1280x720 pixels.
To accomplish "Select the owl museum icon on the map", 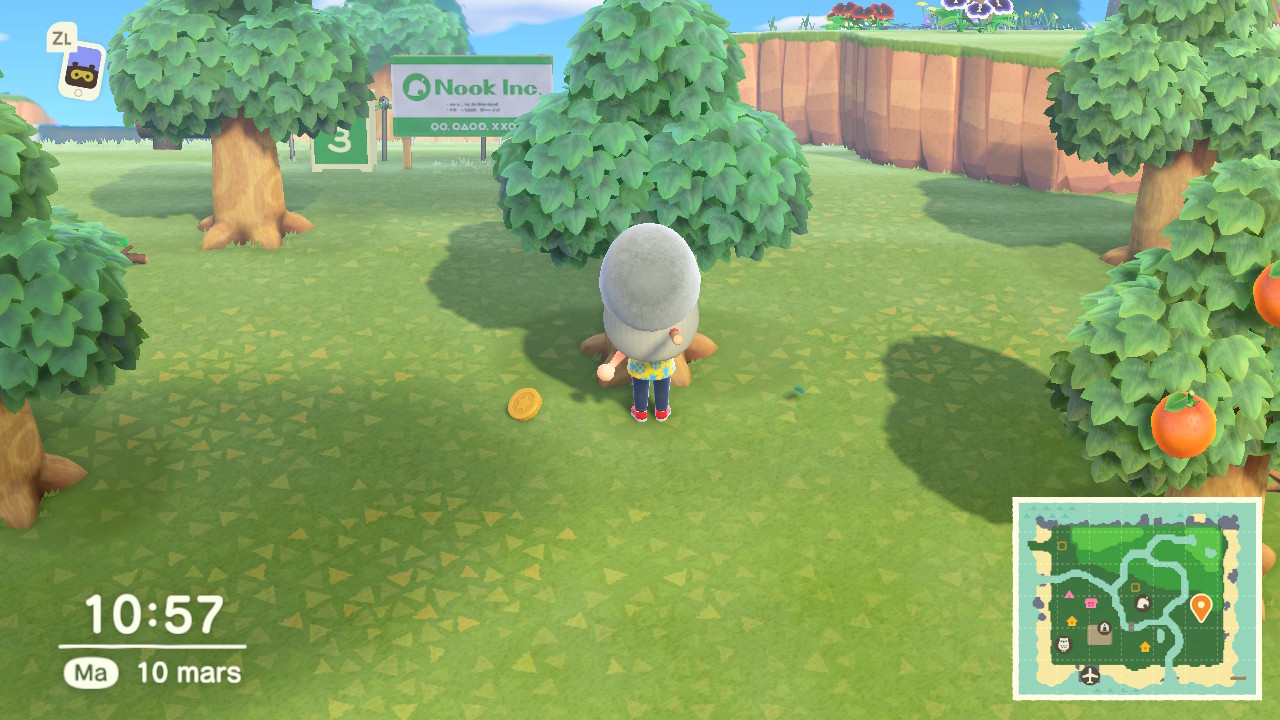I will click(x=1062, y=645).
